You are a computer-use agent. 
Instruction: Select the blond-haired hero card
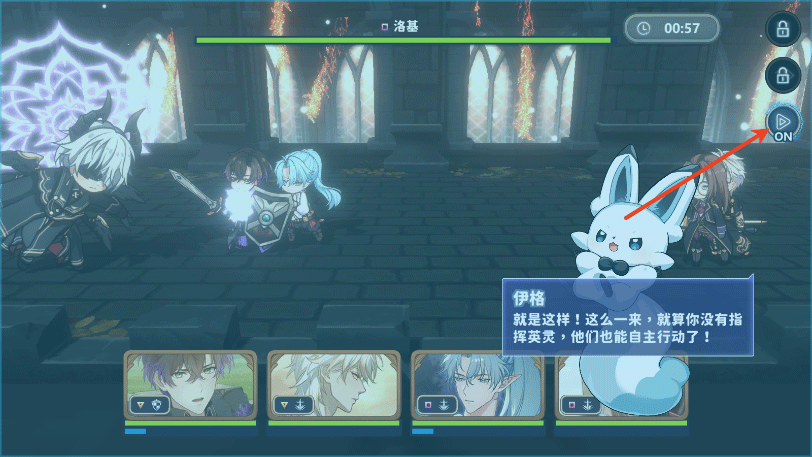point(333,385)
